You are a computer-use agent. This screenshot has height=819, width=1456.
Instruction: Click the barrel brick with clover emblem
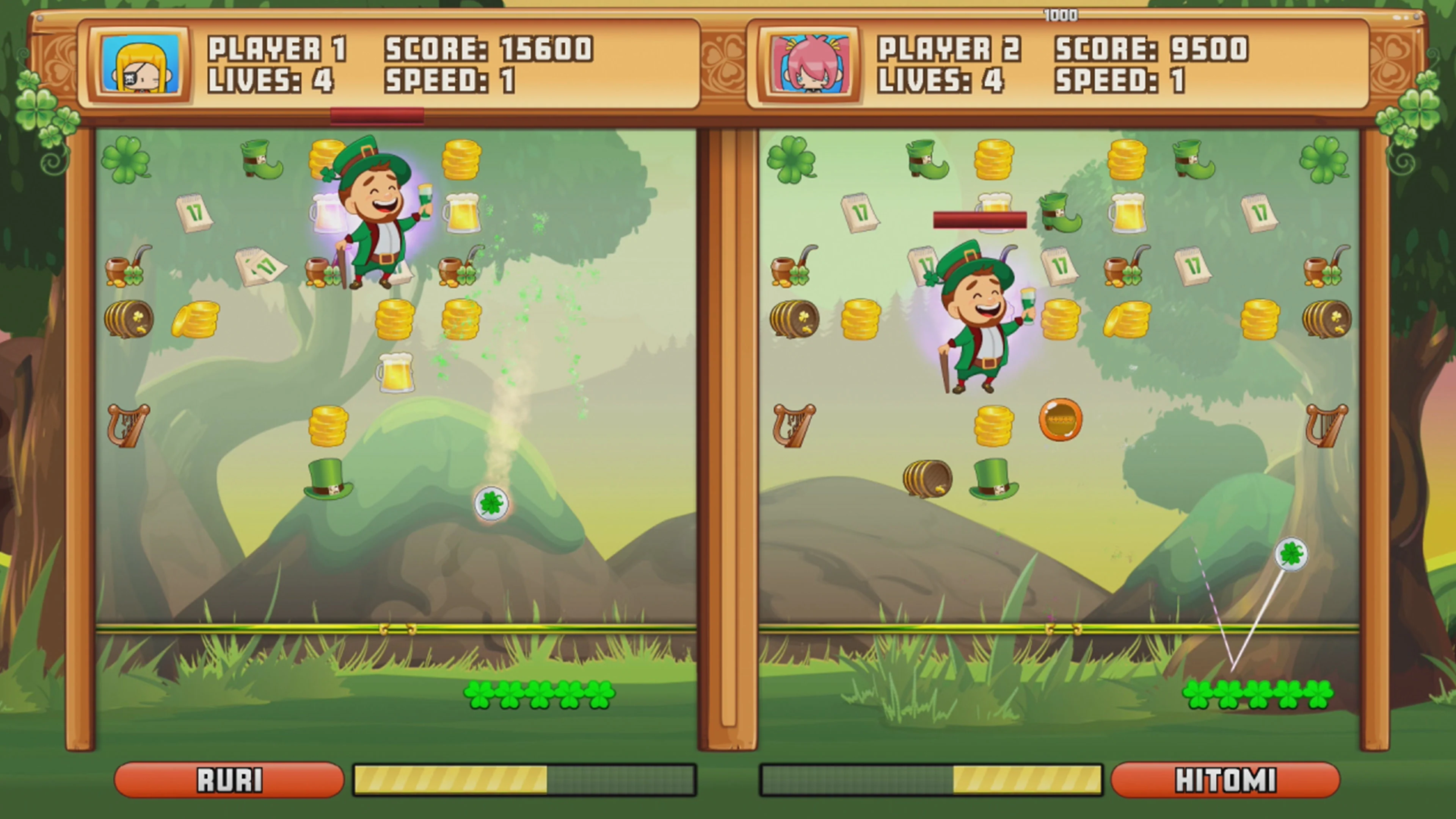pyautogui.click(x=129, y=318)
